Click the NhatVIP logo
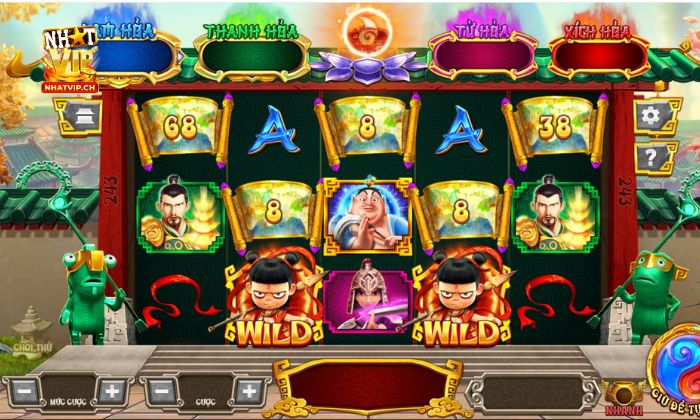This screenshot has width=700, height=420. (x=68, y=57)
